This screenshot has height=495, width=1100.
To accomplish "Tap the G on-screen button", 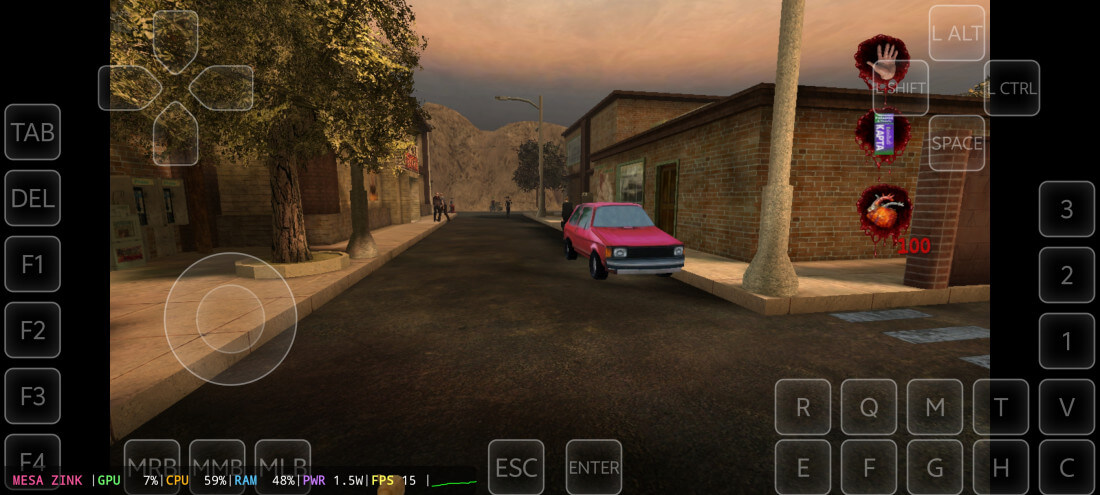I will 935,467.
